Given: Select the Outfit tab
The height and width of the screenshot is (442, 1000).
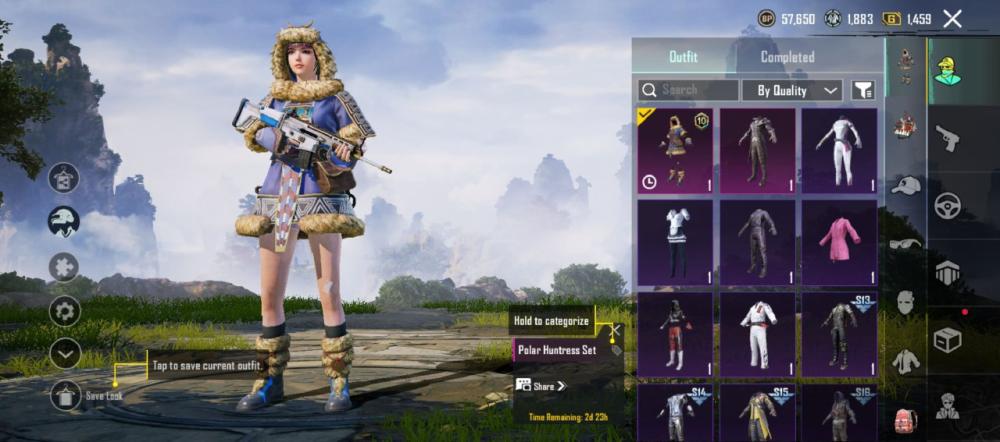Looking at the screenshot, I should (x=683, y=57).
